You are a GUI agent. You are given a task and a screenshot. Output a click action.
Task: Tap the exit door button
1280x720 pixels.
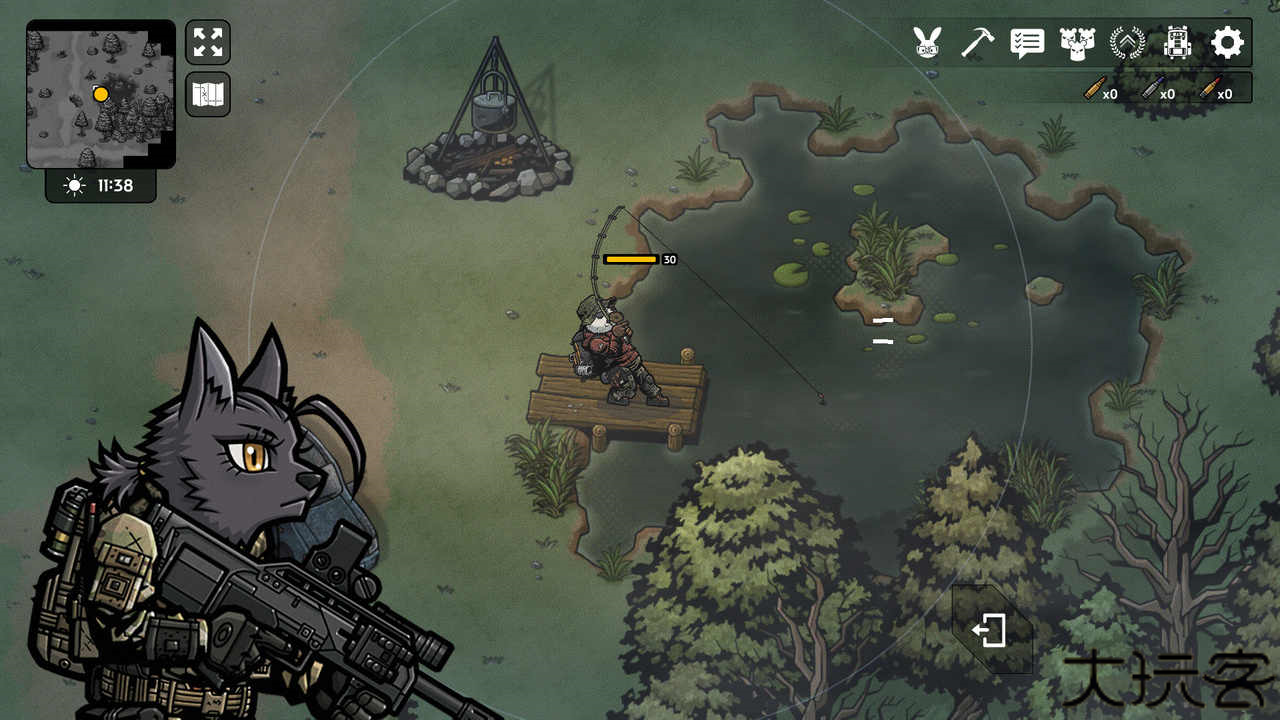tap(990, 630)
